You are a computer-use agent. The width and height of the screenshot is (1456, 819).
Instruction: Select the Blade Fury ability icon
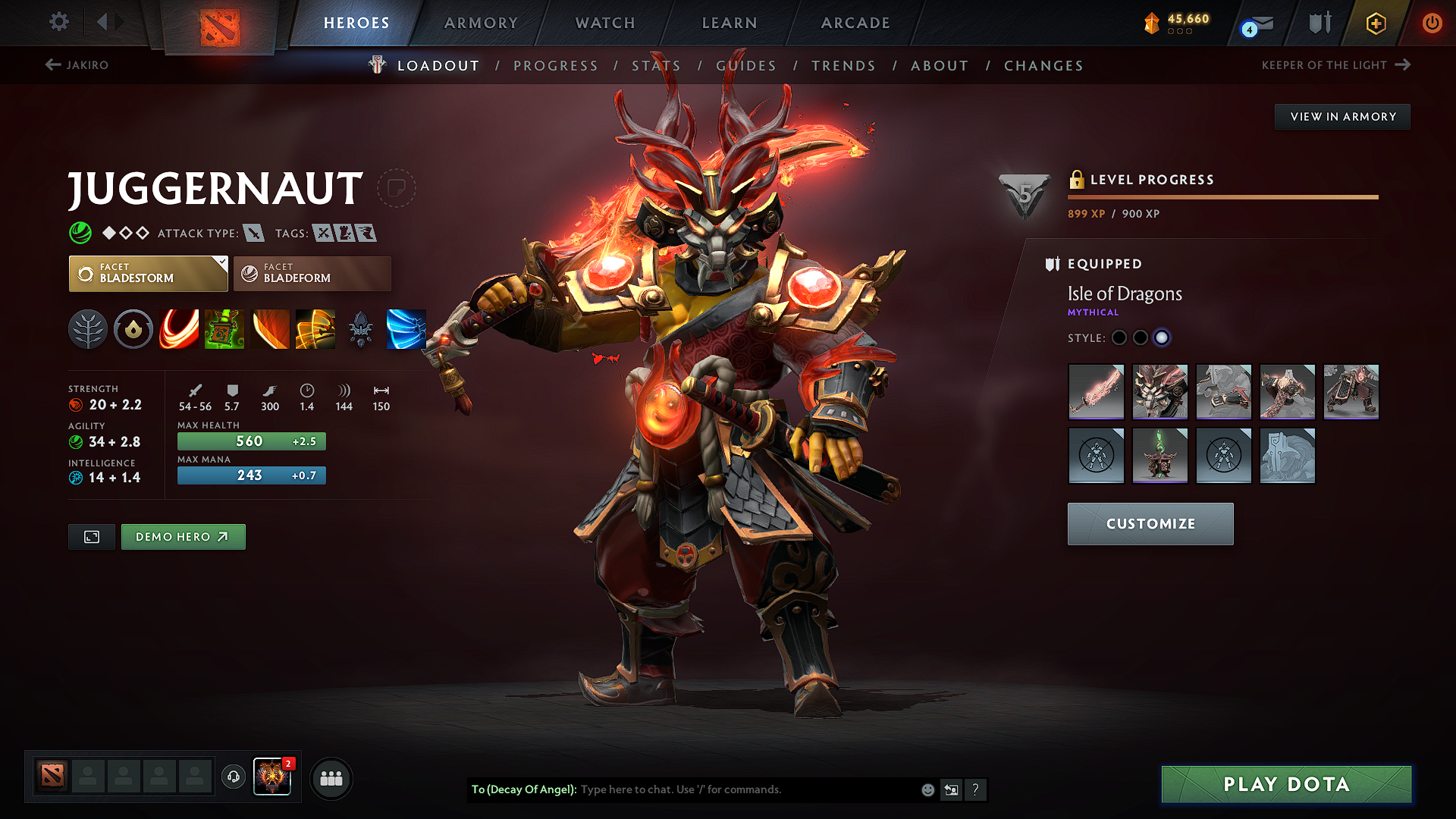coord(179,329)
